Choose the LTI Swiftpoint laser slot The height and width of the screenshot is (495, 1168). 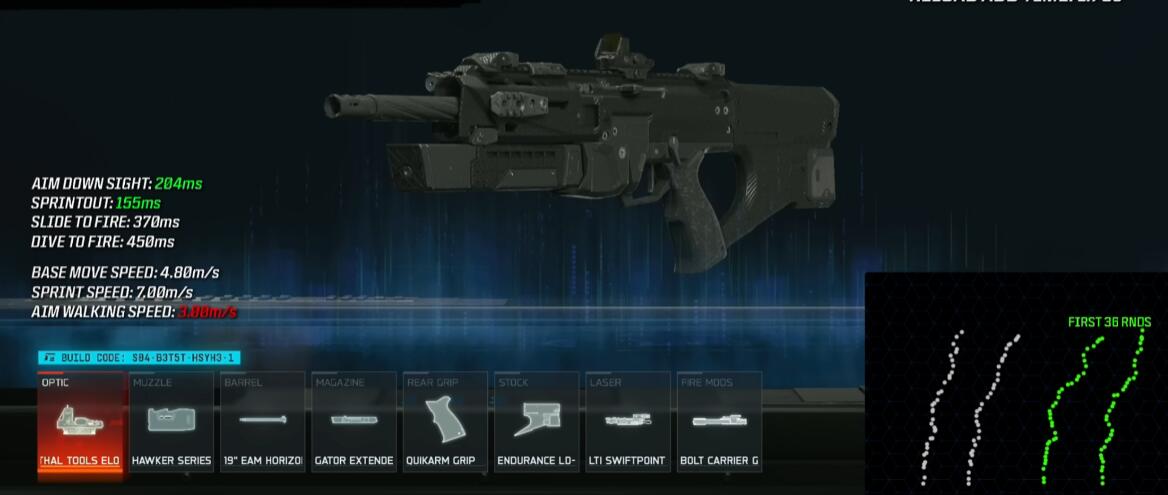[x=628, y=422]
